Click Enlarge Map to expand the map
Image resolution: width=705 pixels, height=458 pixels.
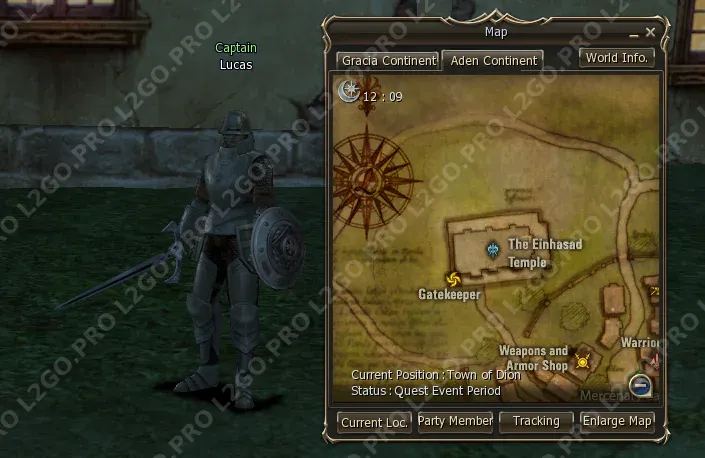coord(617,422)
